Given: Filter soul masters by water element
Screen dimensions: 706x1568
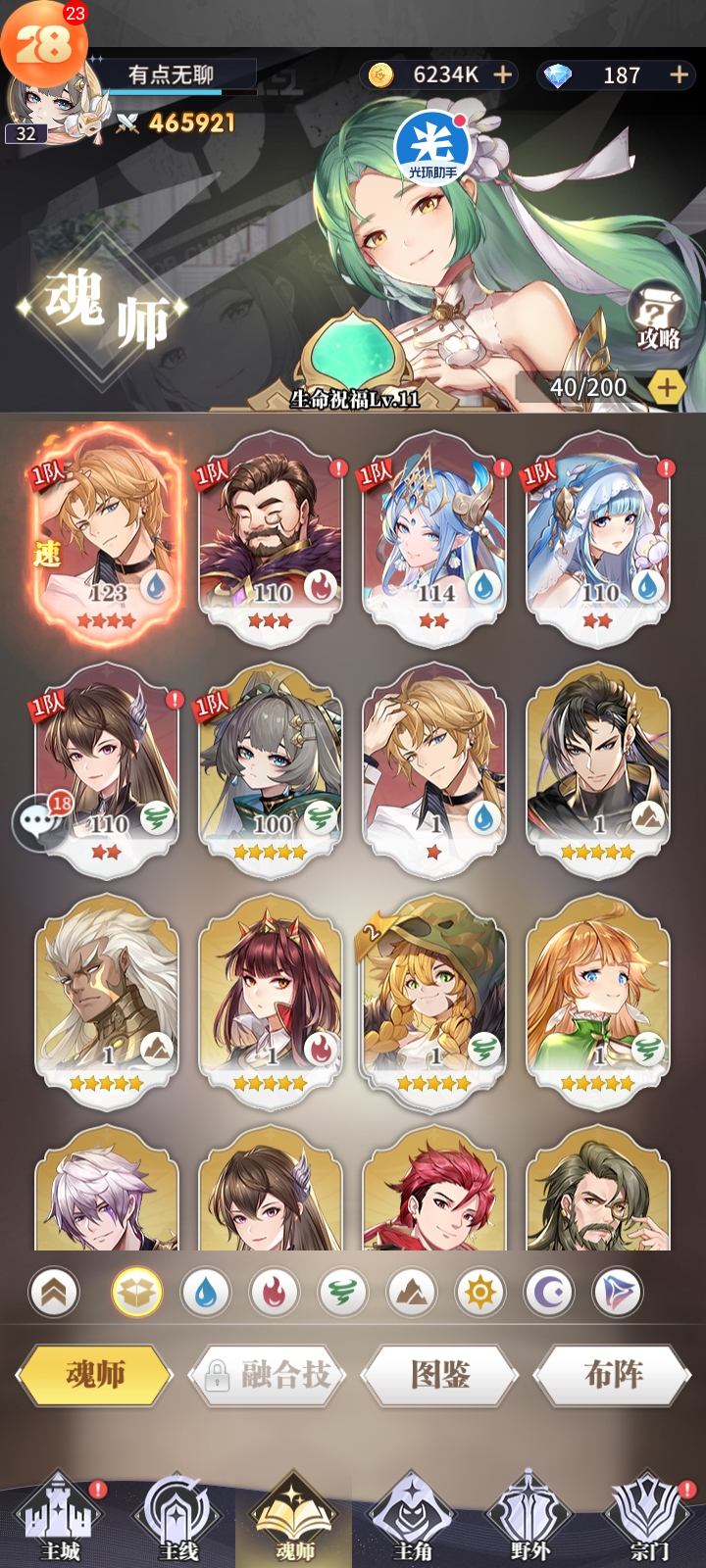Looking at the screenshot, I should pos(205,1293).
